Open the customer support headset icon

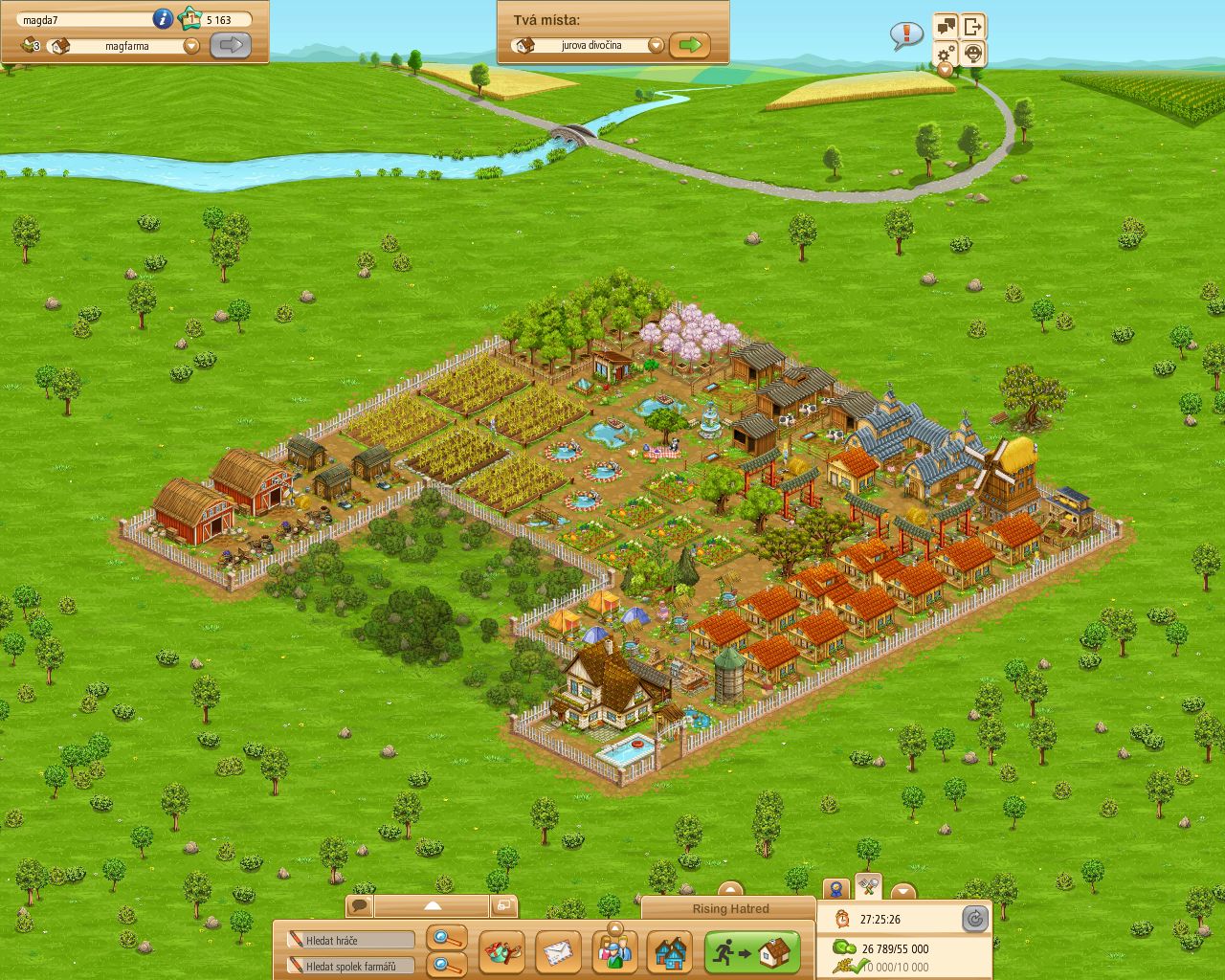pyautogui.click(x=972, y=55)
